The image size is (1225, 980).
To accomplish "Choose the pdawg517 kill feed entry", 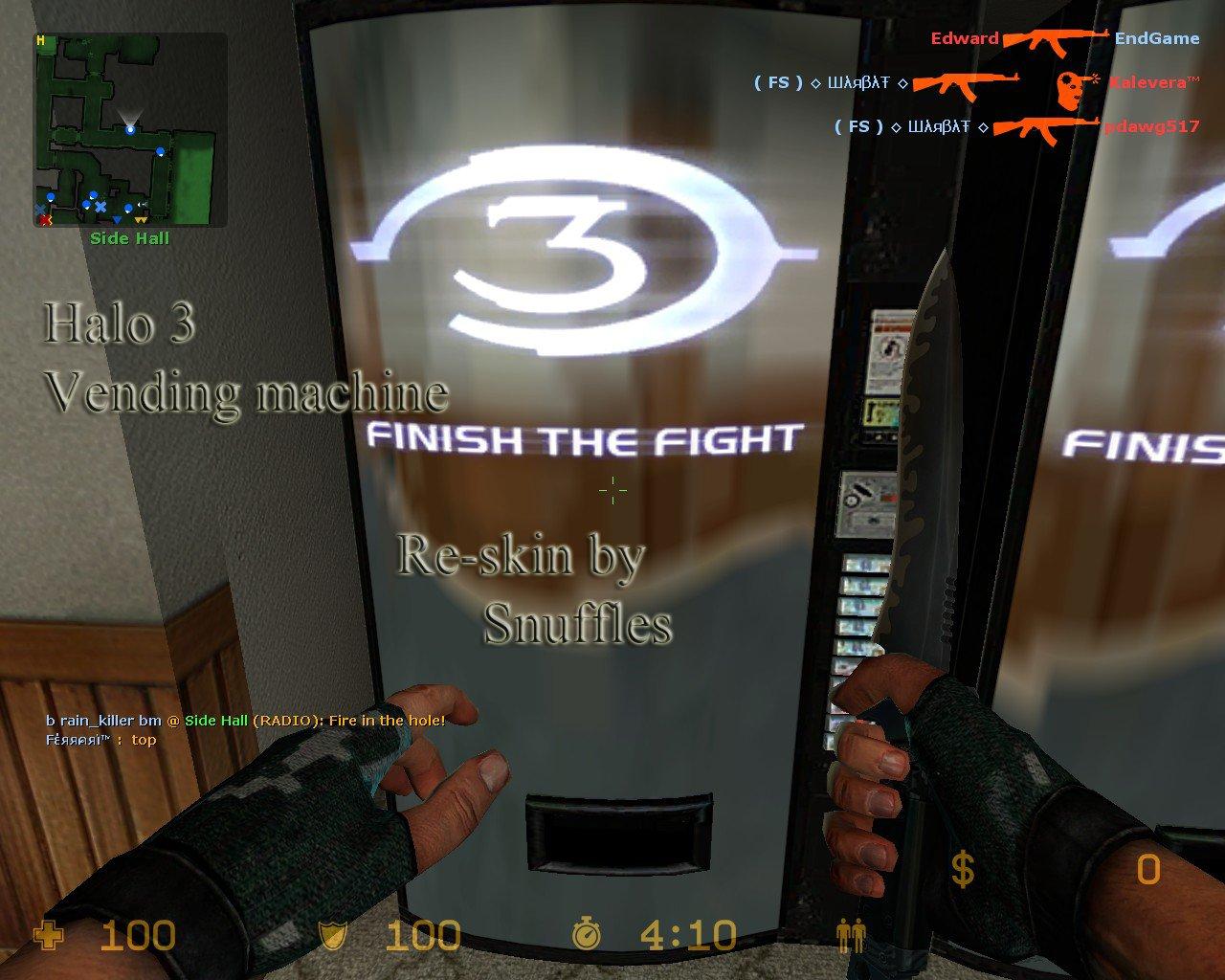I will click(x=1015, y=126).
